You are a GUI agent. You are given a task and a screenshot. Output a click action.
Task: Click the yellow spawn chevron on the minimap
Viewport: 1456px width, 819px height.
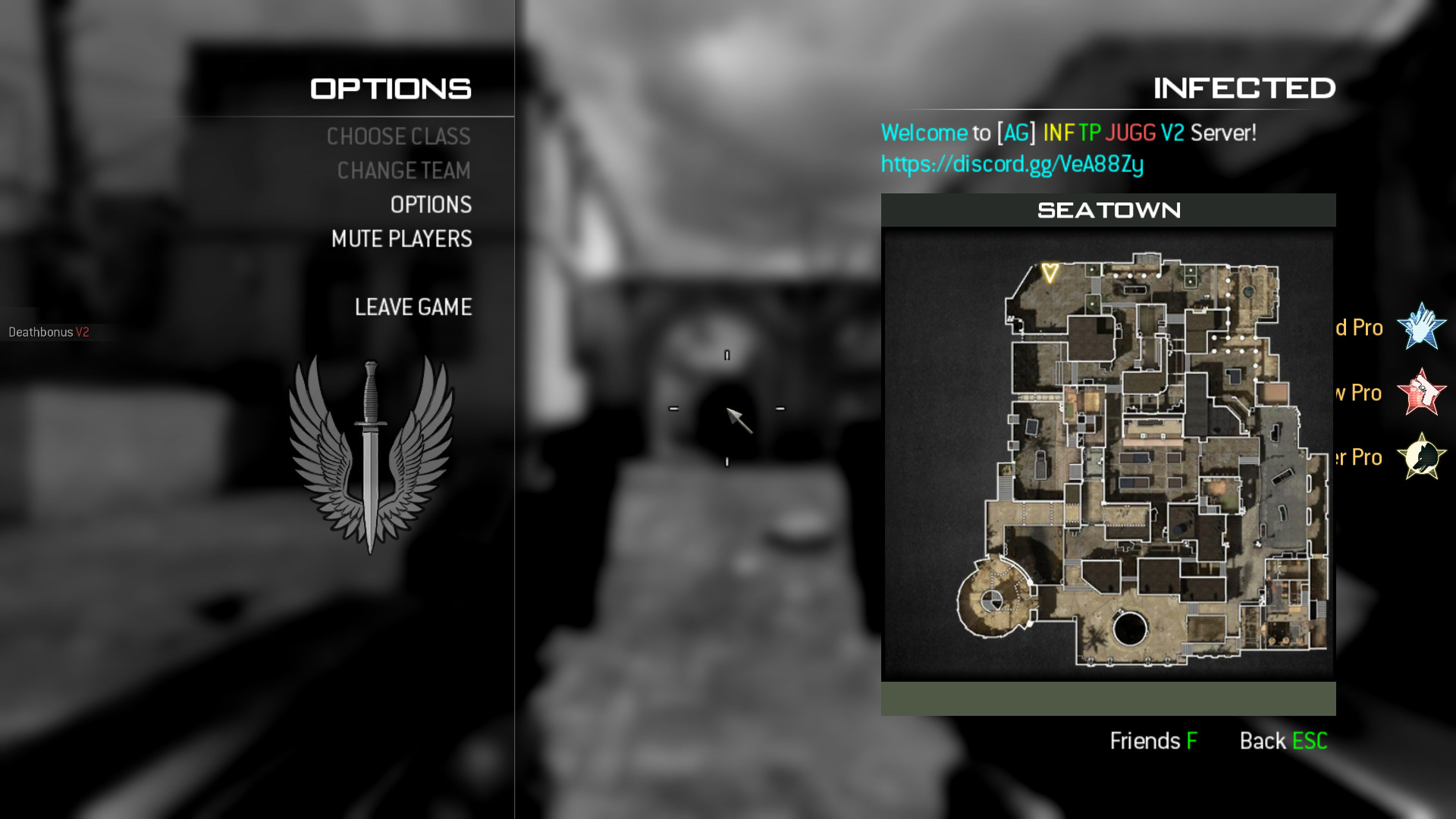(x=1050, y=271)
